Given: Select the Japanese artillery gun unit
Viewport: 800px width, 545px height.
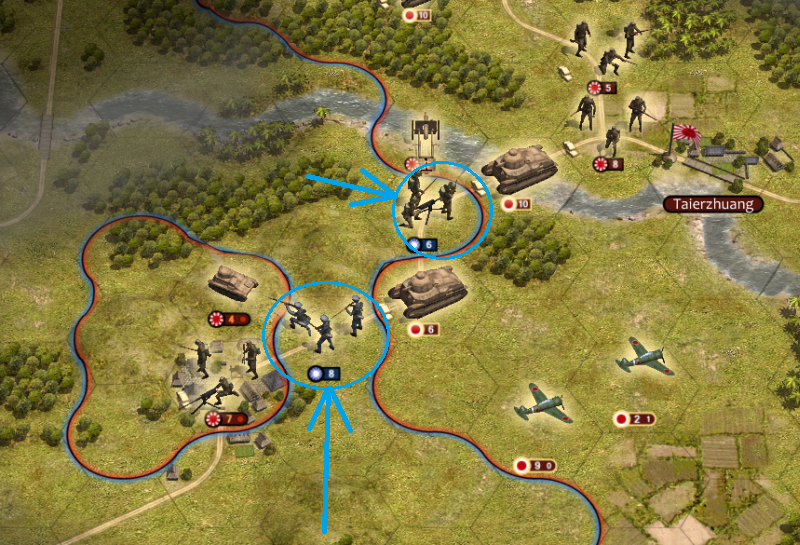Looking at the screenshot, I should (x=424, y=134).
